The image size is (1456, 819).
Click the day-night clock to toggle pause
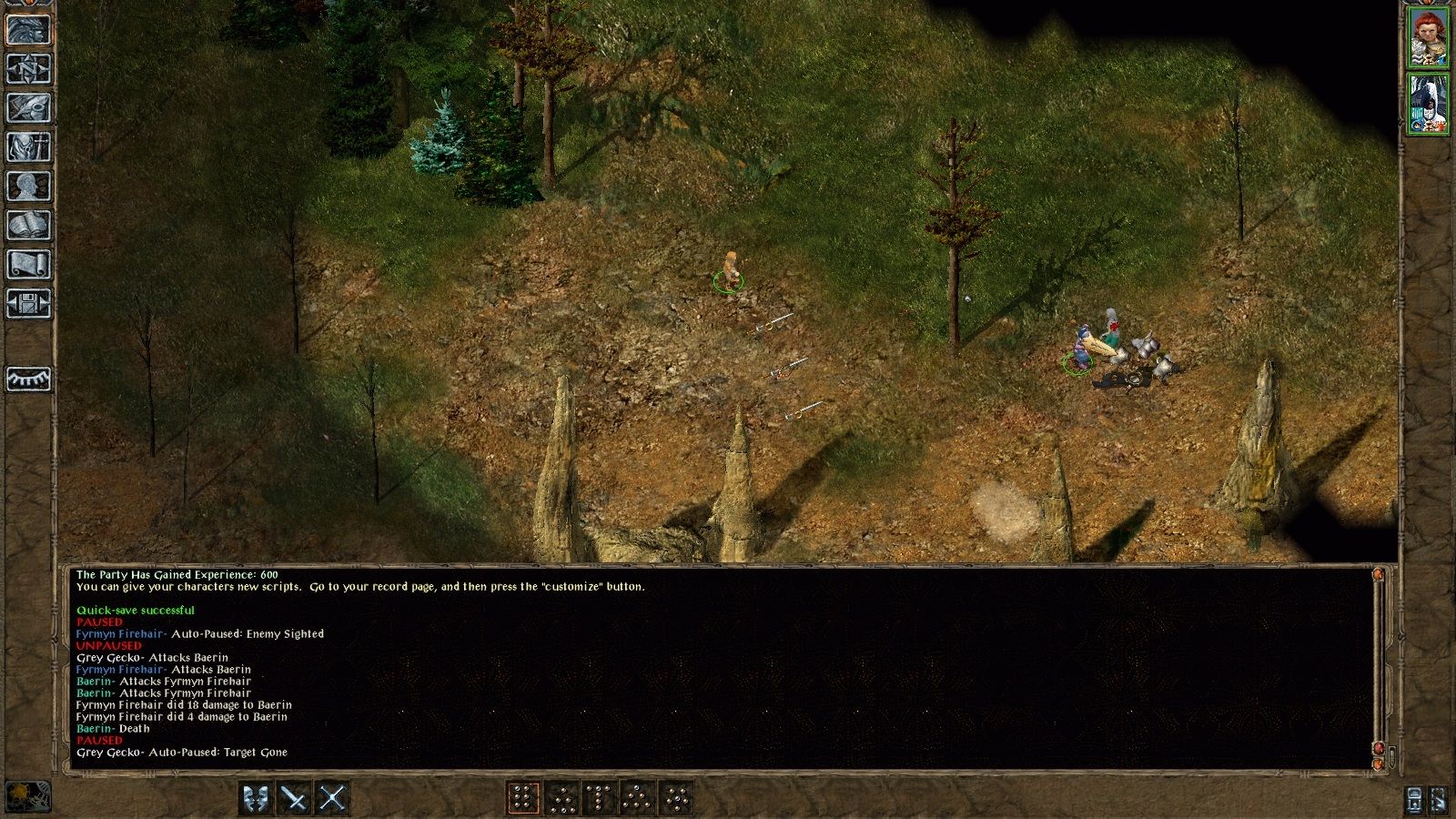point(27,796)
